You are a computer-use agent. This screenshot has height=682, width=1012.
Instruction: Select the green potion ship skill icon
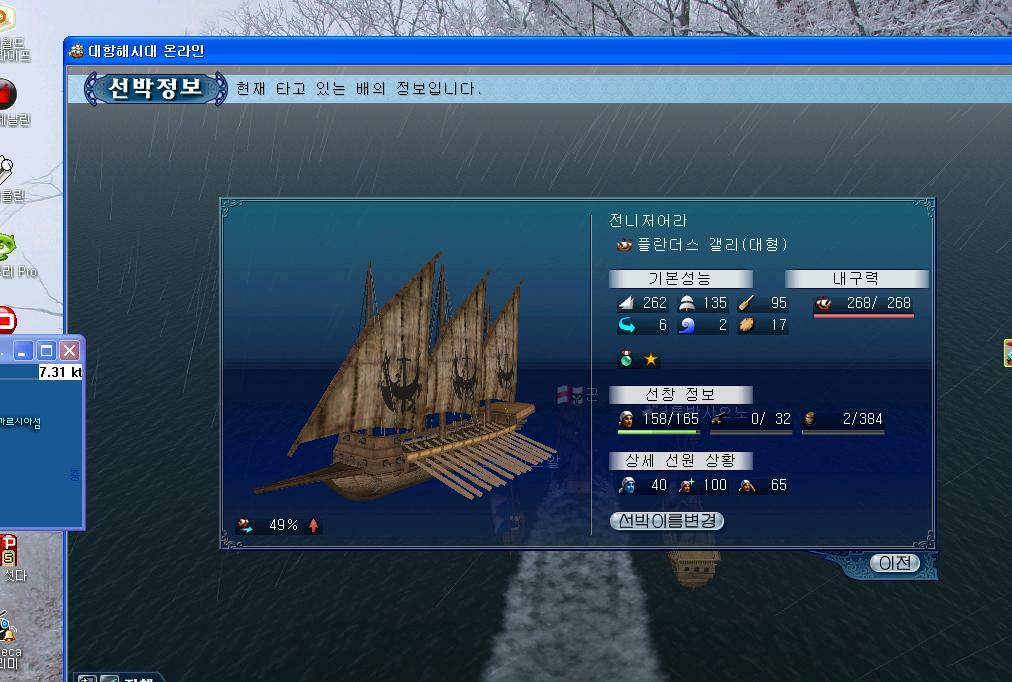(x=627, y=358)
